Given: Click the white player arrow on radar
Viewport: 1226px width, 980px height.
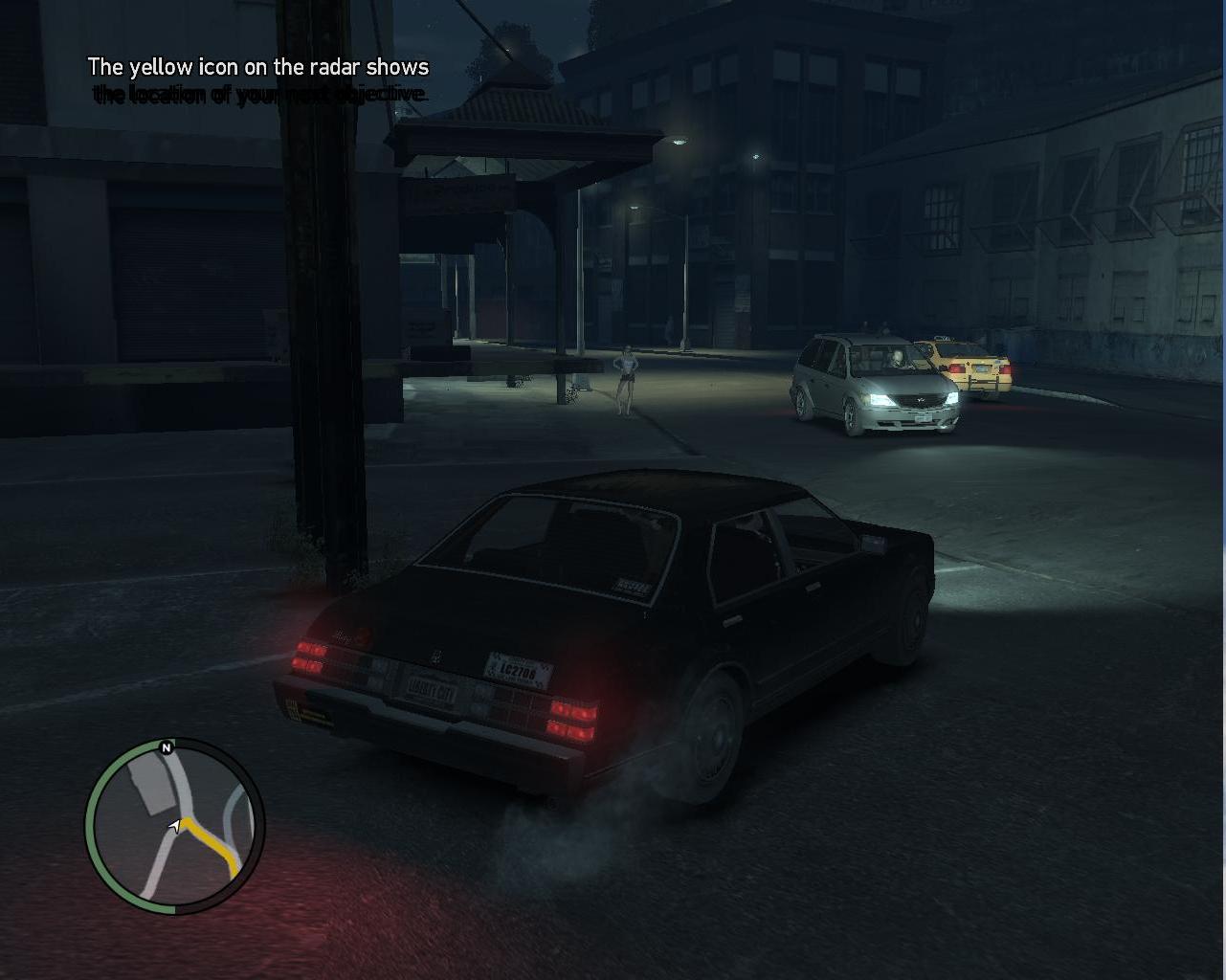Looking at the screenshot, I should tap(175, 825).
